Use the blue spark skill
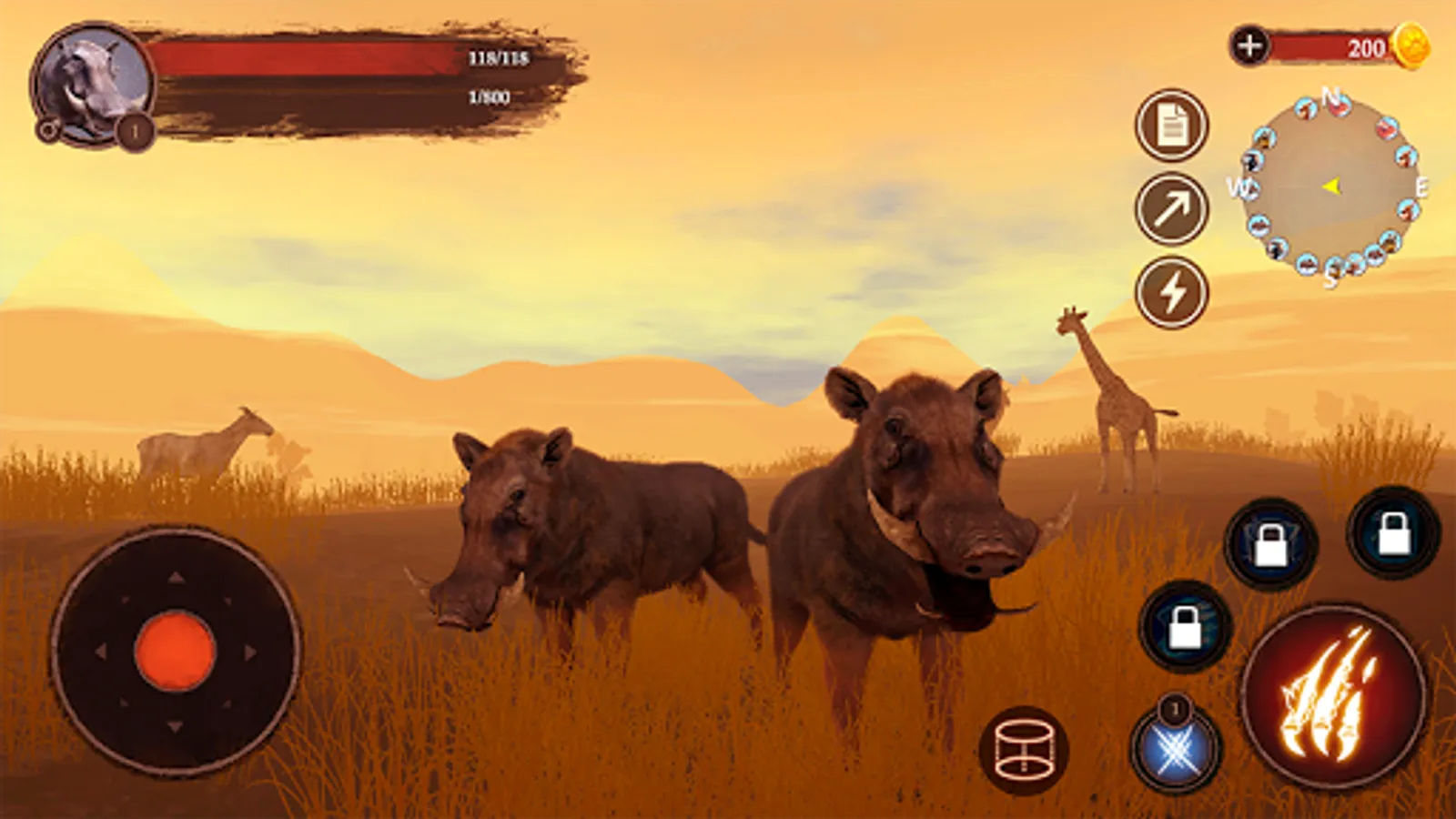This screenshot has width=1456, height=819. point(1176,752)
